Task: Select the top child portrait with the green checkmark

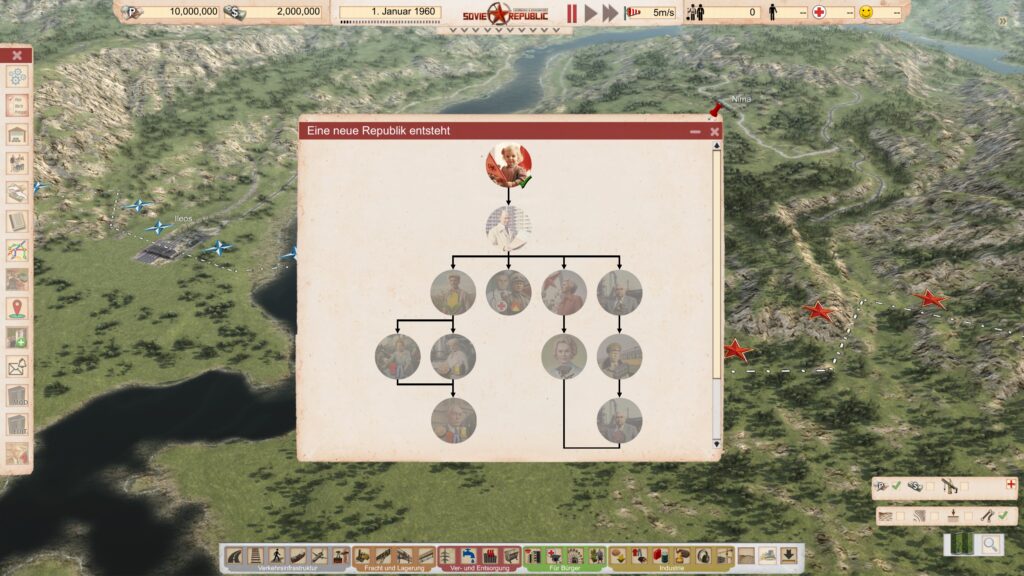Action: click(x=508, y=165)
